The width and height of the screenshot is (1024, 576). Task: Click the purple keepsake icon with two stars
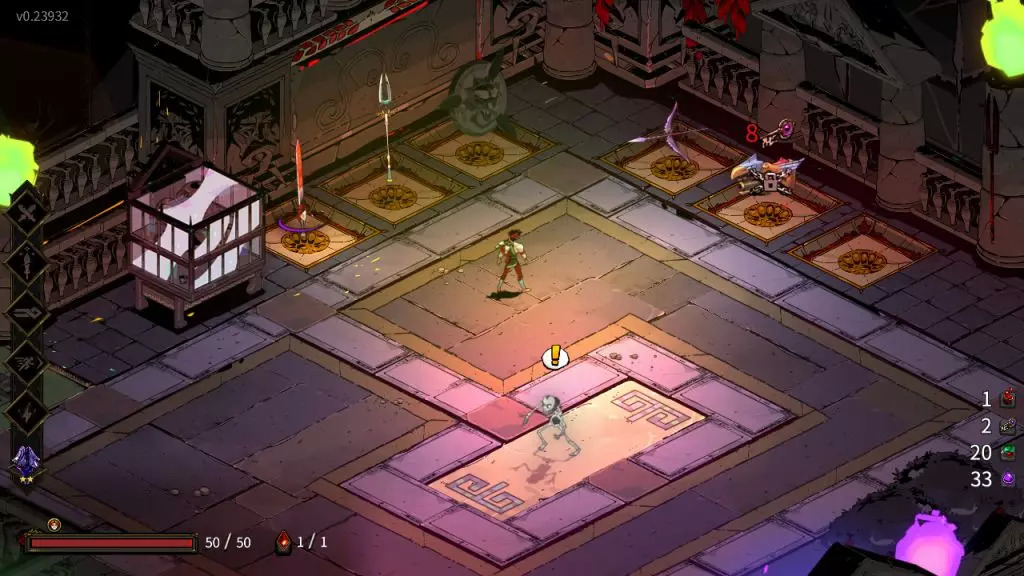[x=26, y=462]
